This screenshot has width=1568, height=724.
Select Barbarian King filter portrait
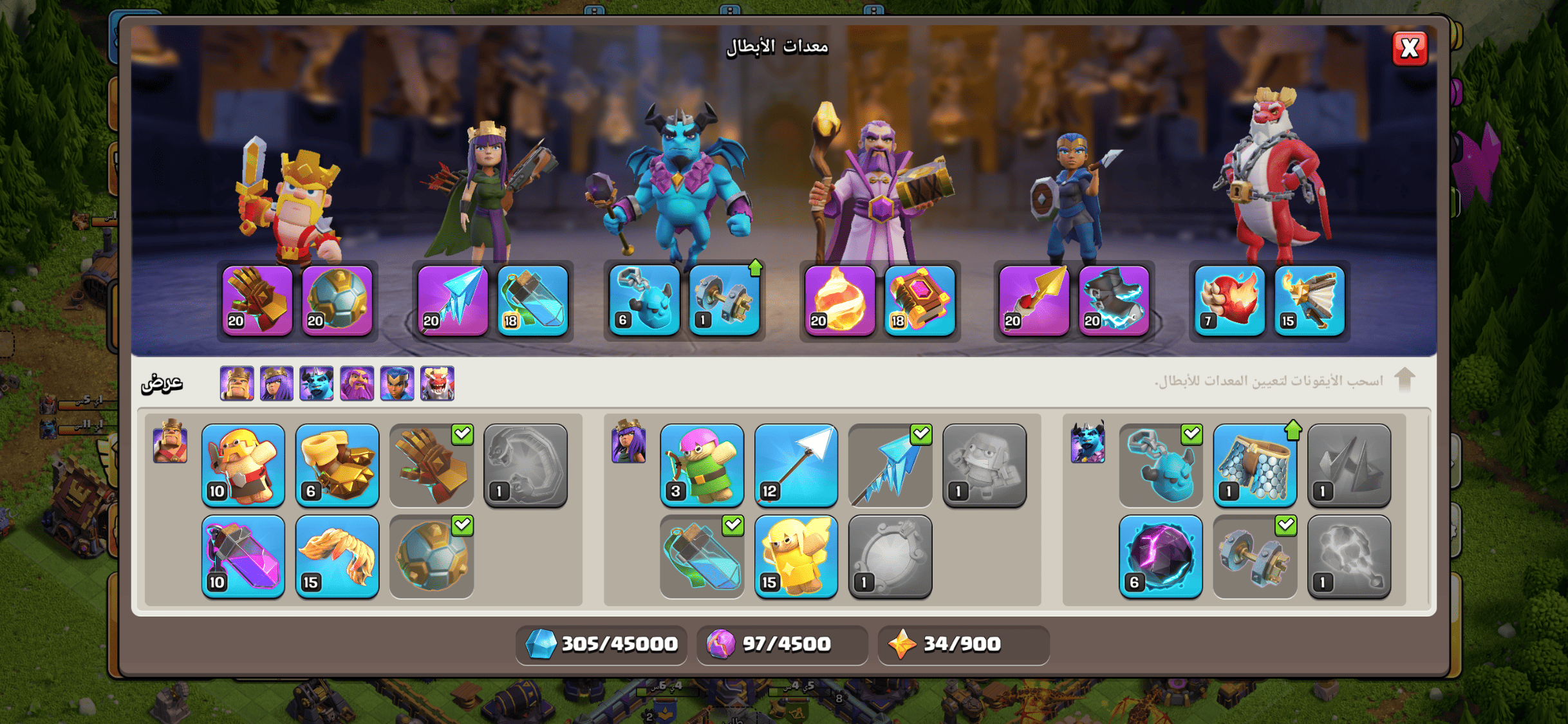click(237, 384)
